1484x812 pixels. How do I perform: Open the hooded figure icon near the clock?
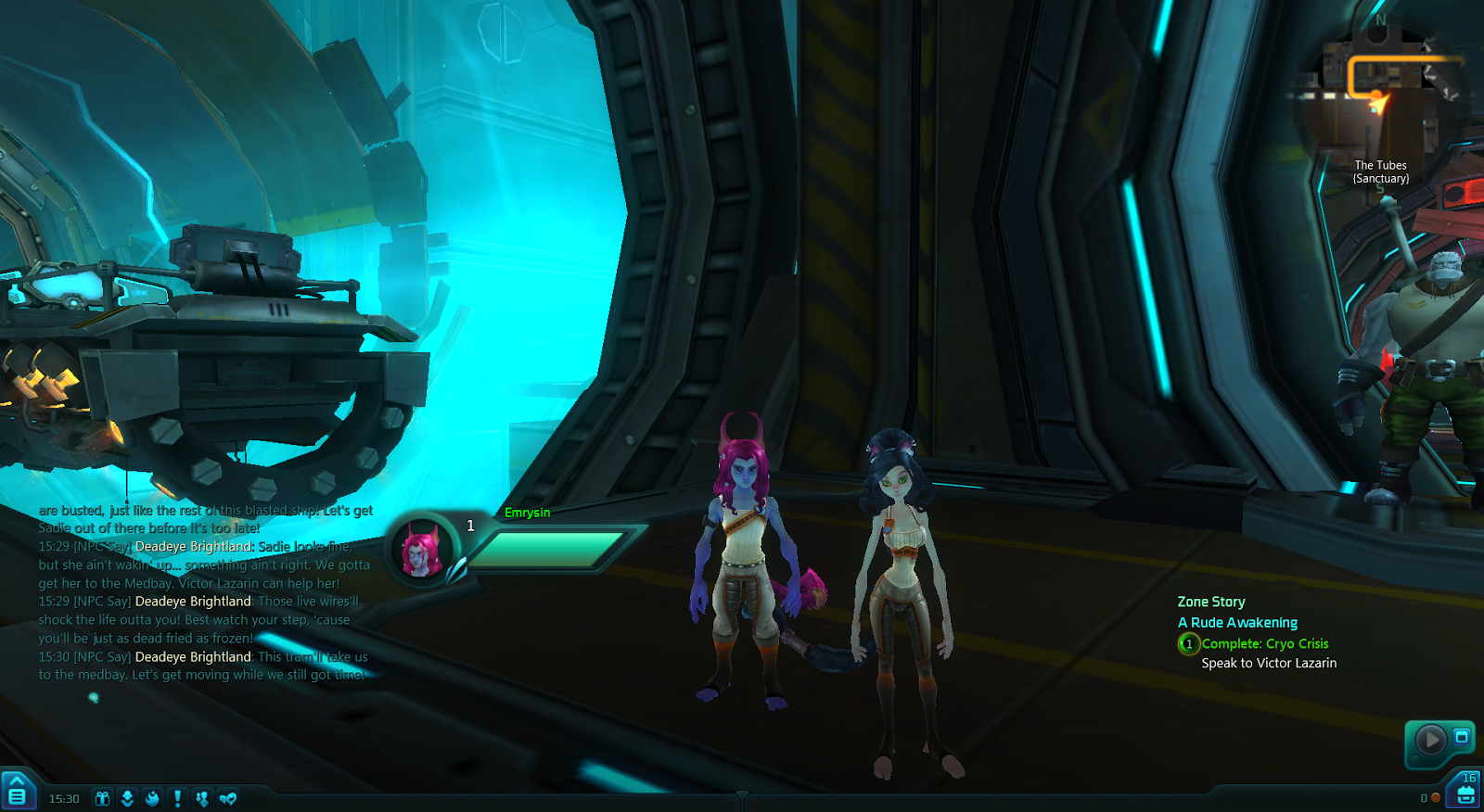(x=127, y=795)
